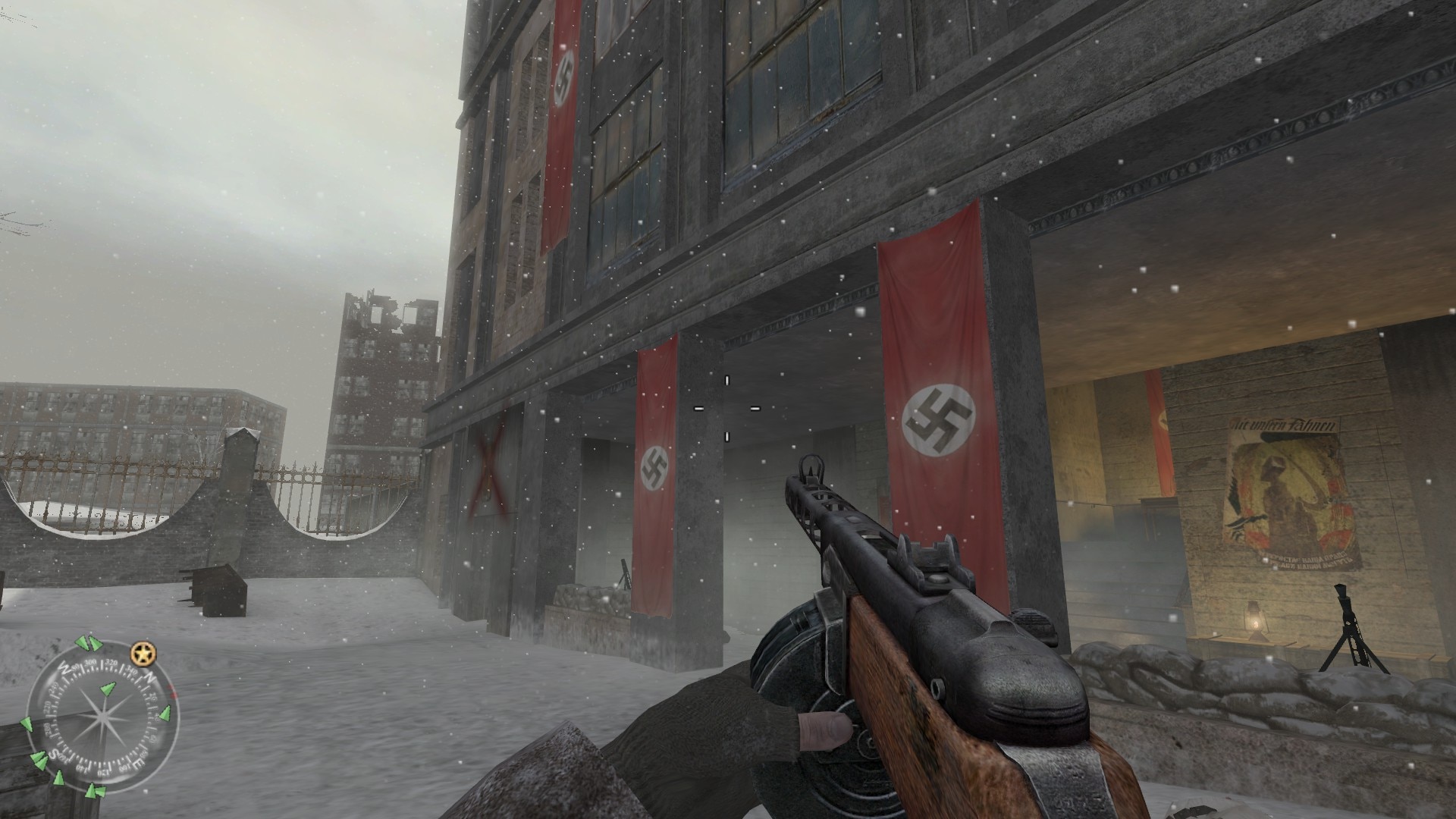Select the green player arrow at compass center
The image size is (1456, 819).
(107, 689)
